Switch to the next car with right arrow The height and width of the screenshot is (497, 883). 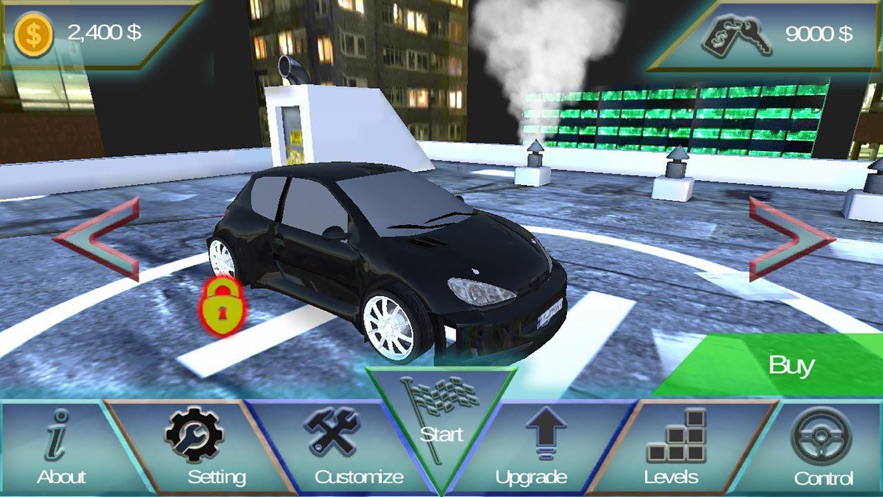[x=790, y=238]
